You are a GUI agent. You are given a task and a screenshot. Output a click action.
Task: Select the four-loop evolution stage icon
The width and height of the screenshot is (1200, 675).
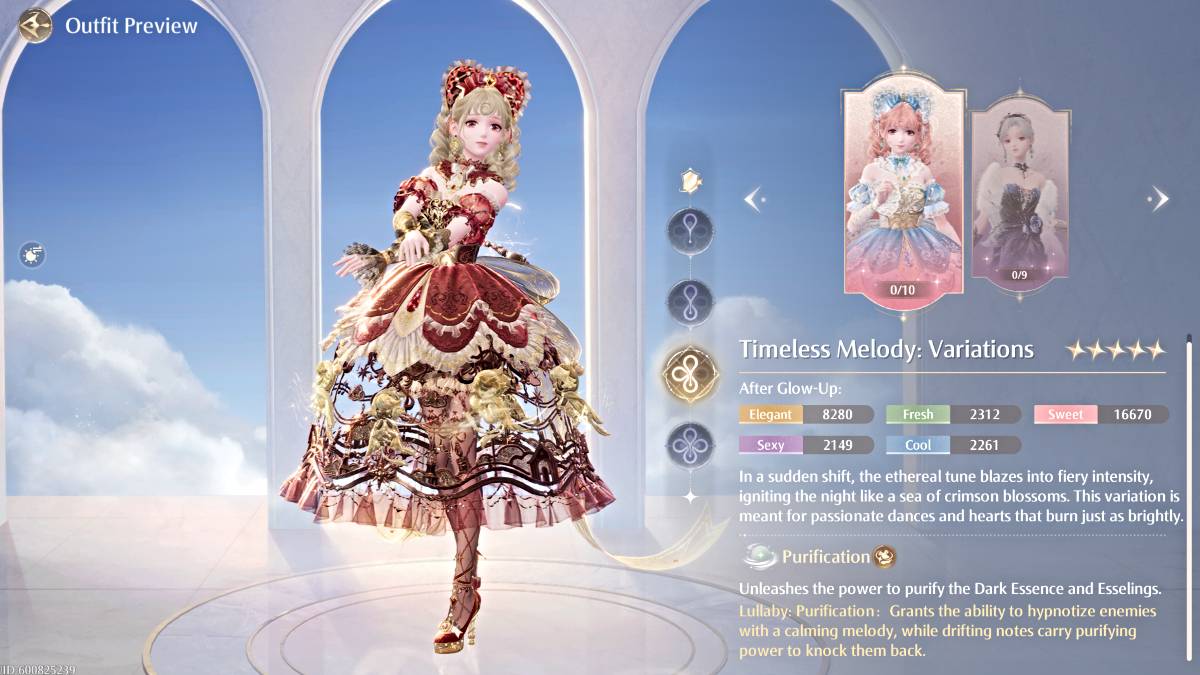tap(689, 443)
